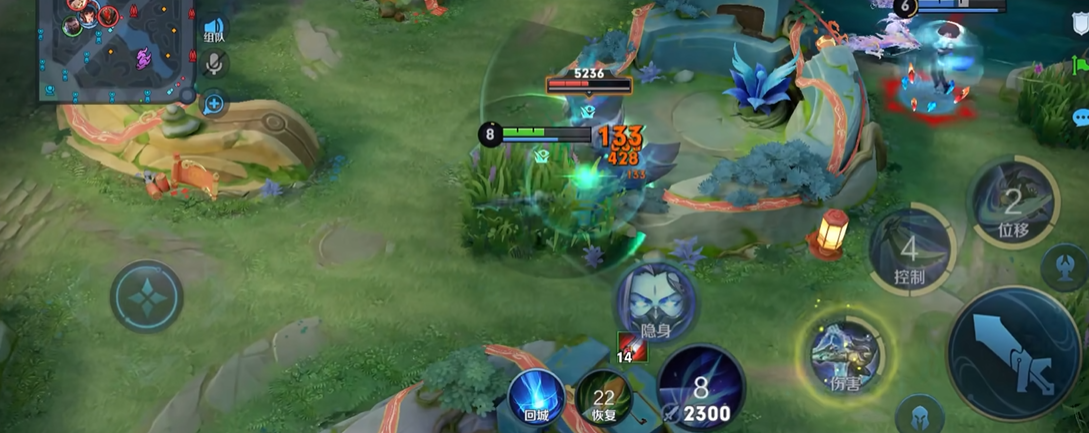Click the round handle at the minimap corner

(x=186, y=95)
